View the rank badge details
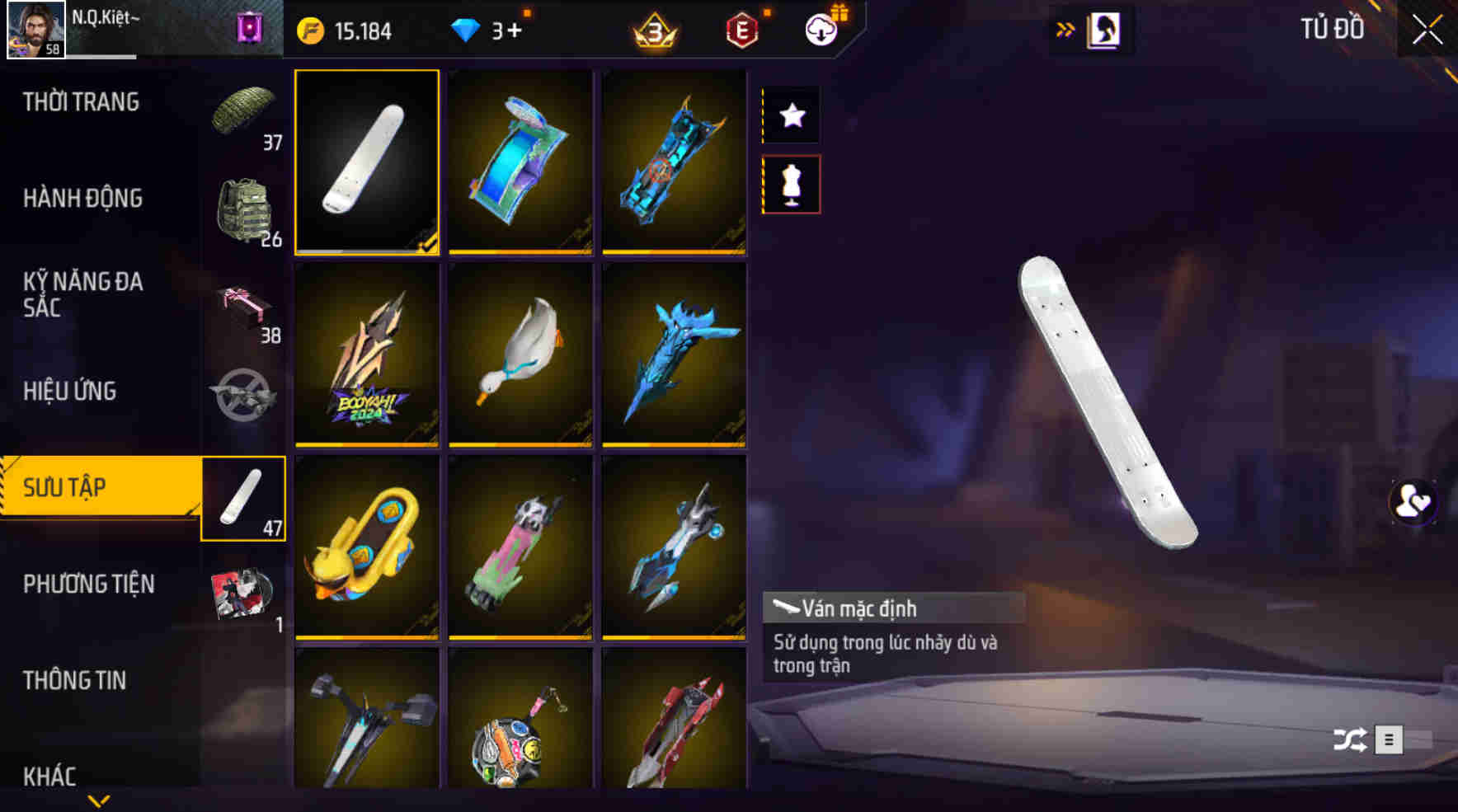This screenshot has height=812, width=1458. coord(654,31)
